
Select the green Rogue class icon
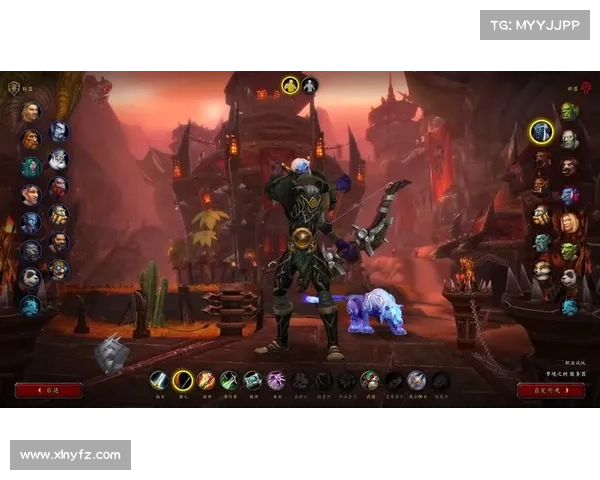click(229, 380)
